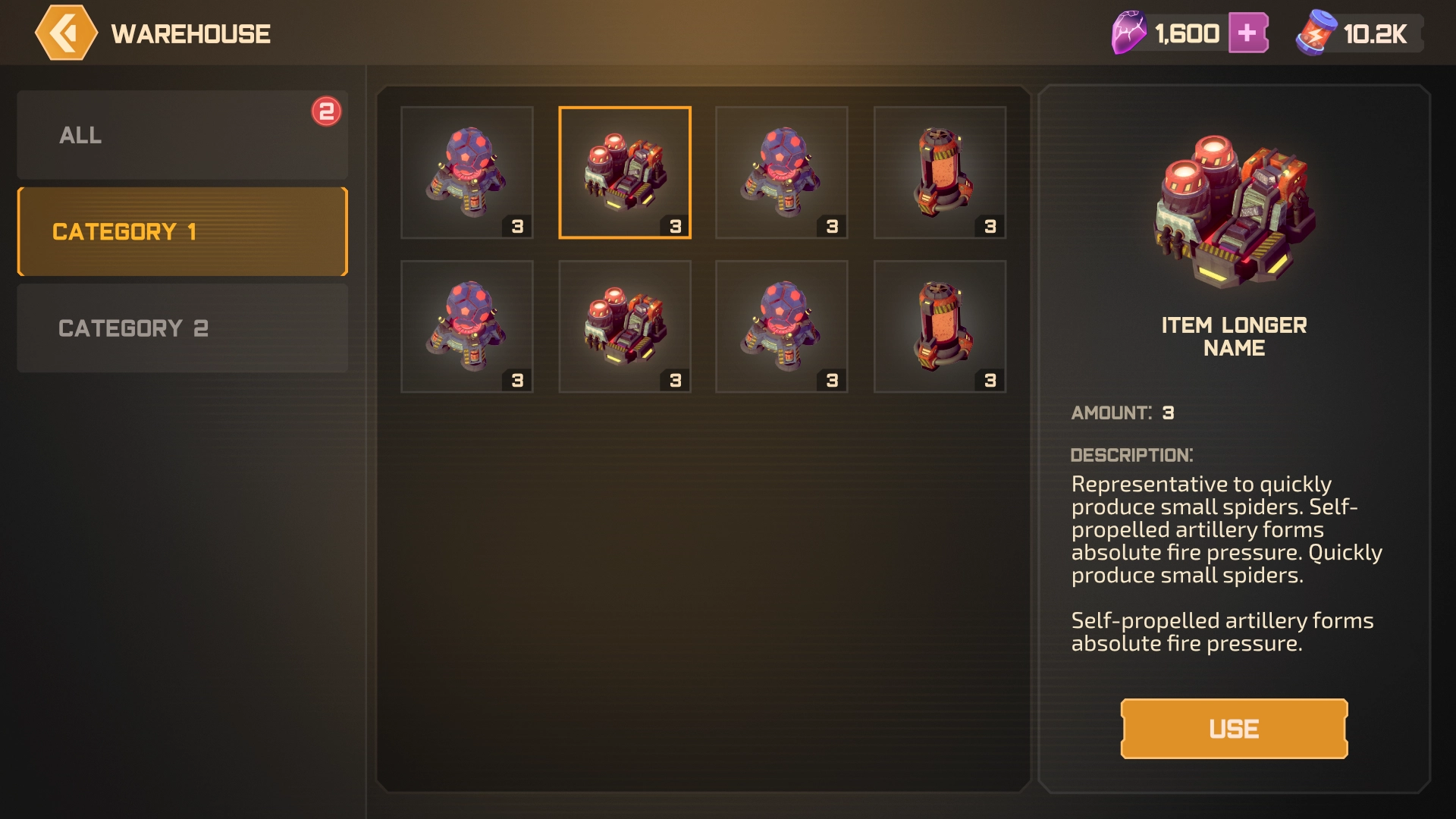Screen dimensions: 1456x819
Task: Select the Category 1 tab
Action: [182, 231]
